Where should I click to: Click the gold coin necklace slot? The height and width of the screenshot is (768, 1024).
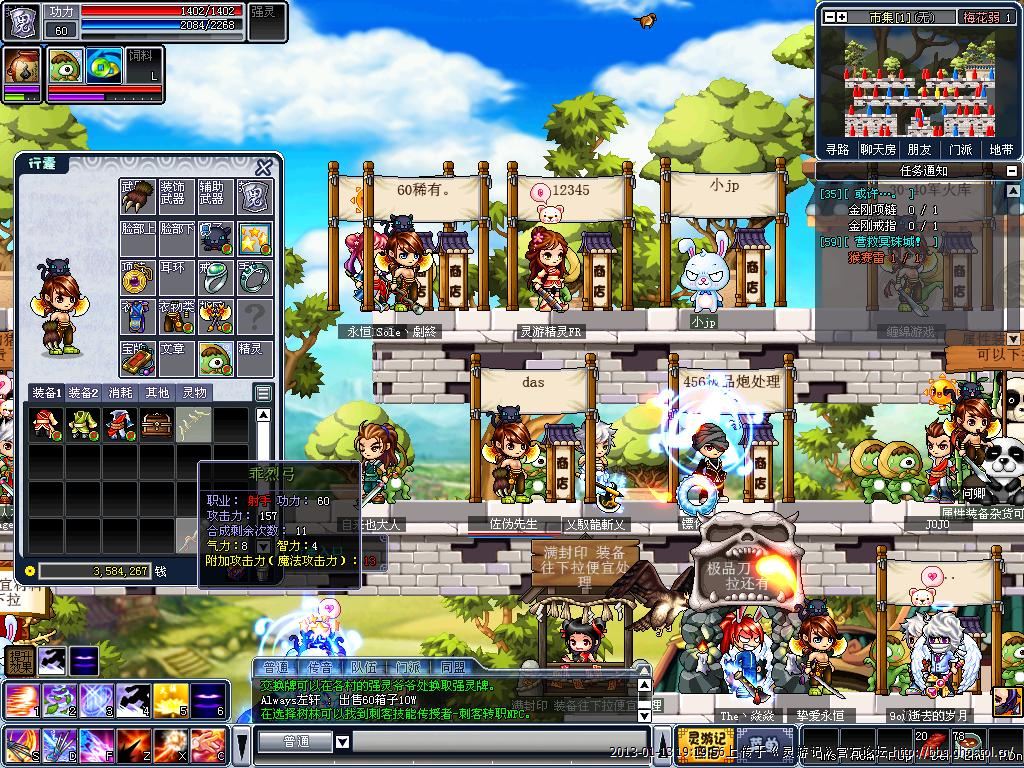click(x=137, y=277)
